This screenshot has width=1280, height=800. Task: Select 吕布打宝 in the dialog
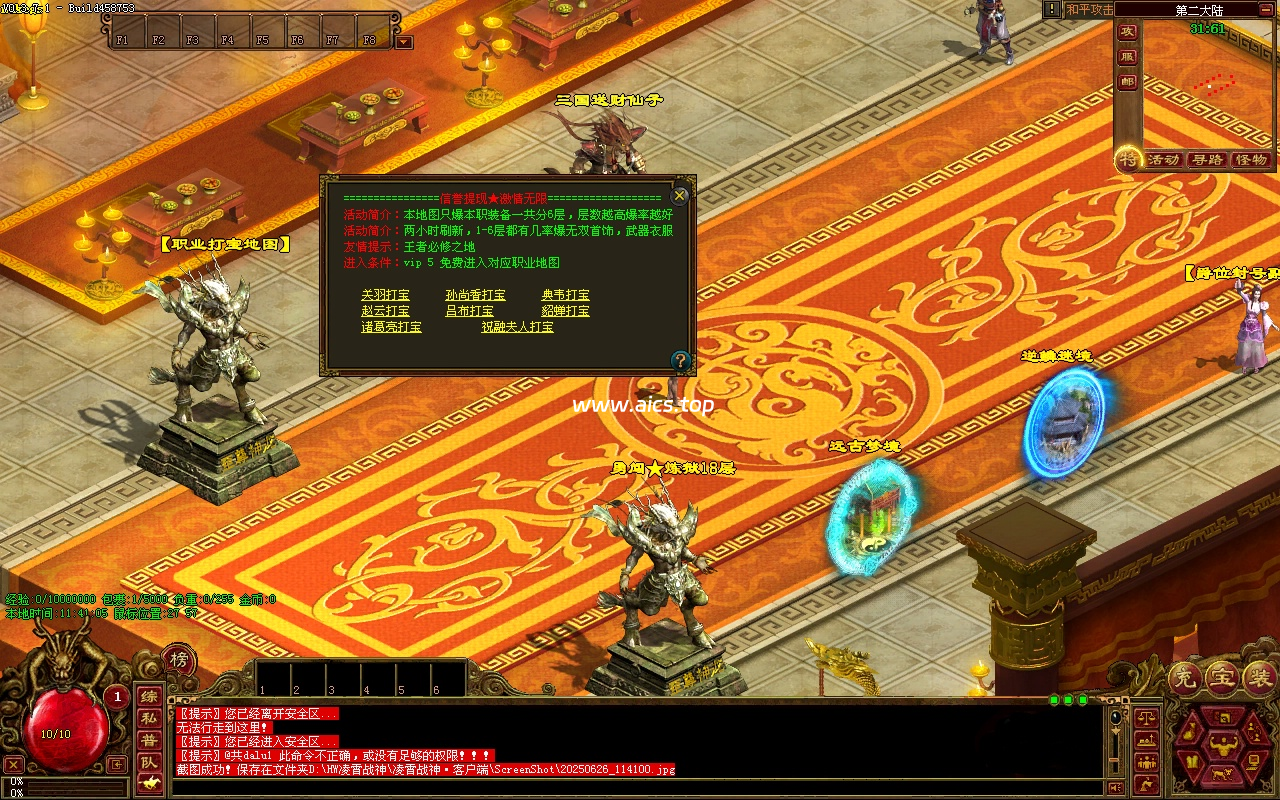469,311
